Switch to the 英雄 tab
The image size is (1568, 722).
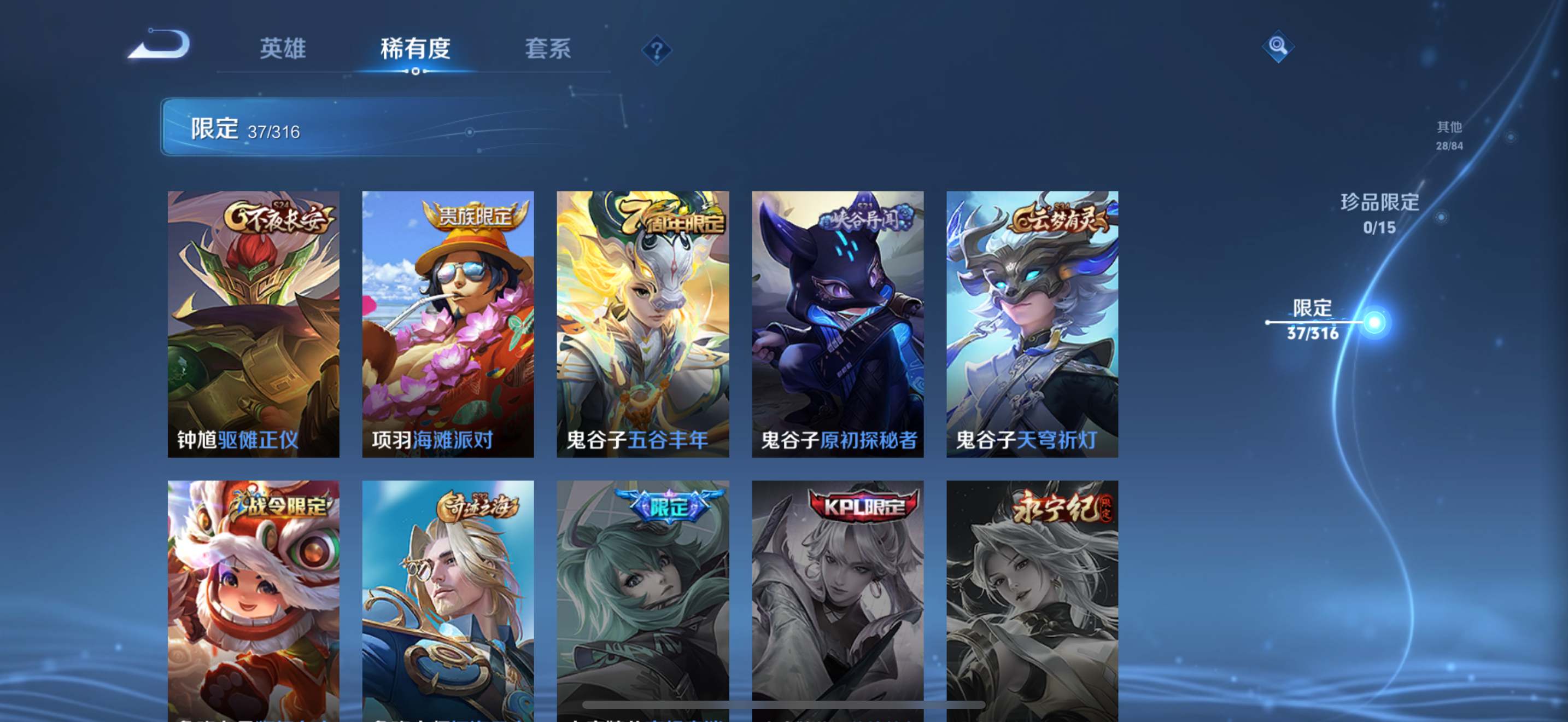pos(283,49)
